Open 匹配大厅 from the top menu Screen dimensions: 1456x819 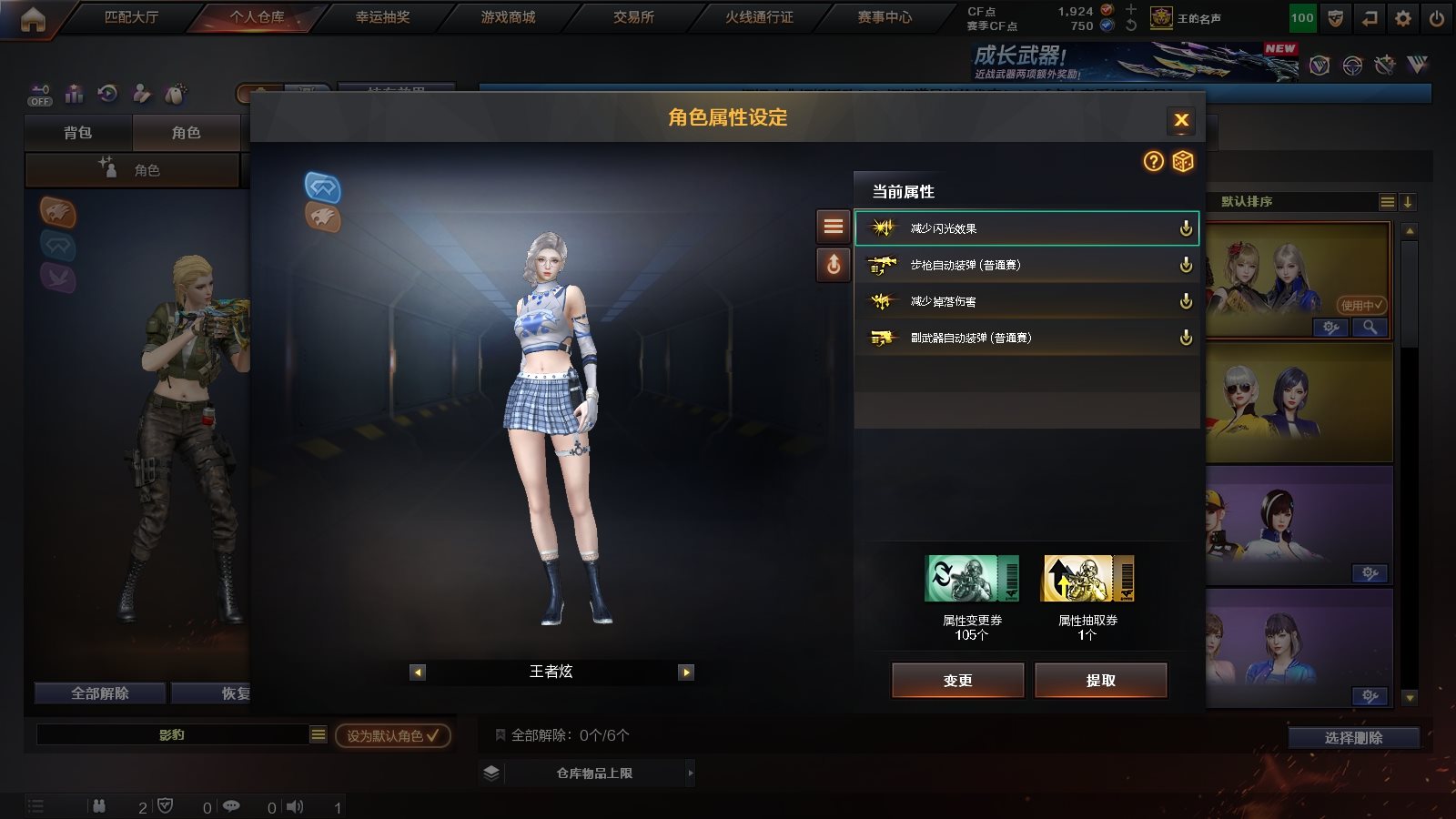pos(131,17)
